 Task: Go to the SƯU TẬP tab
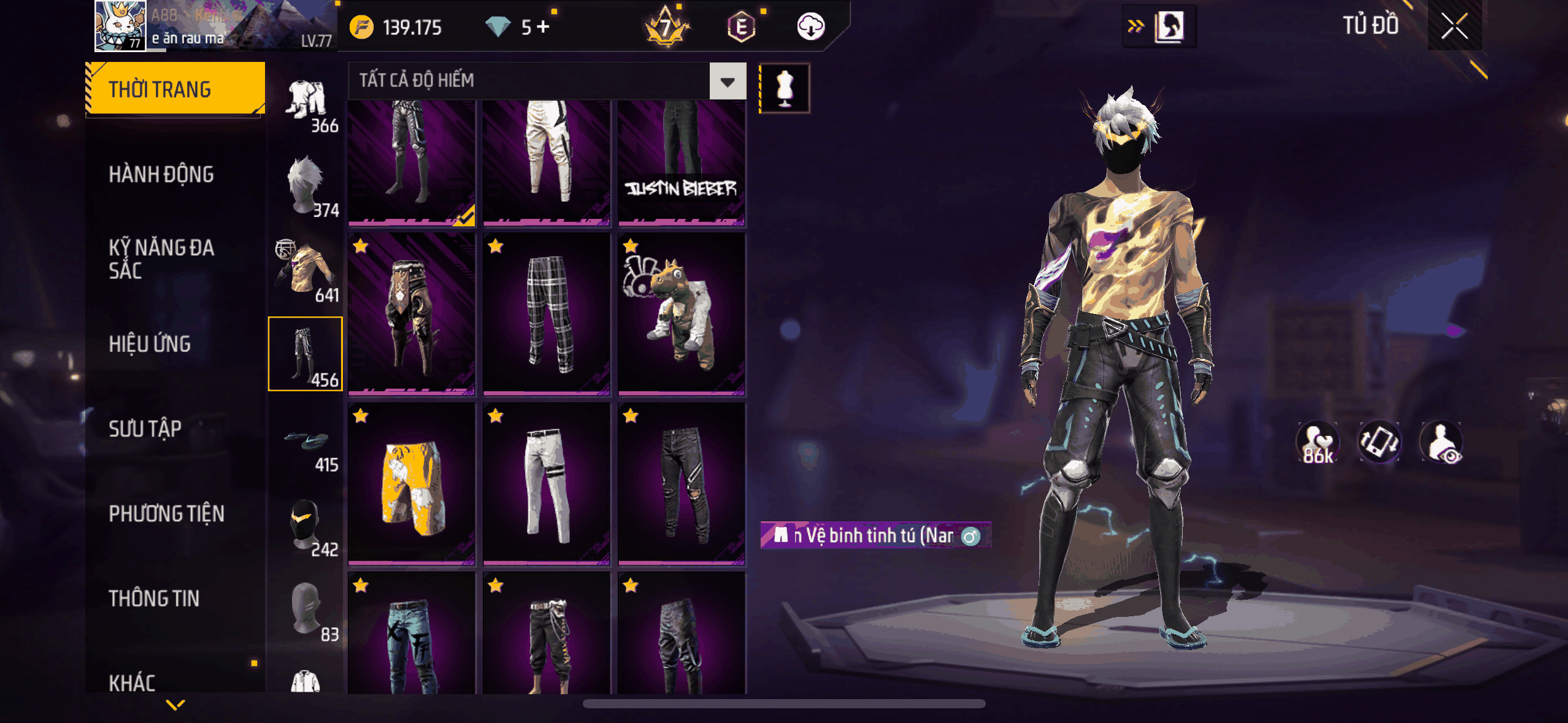point(145,429)
